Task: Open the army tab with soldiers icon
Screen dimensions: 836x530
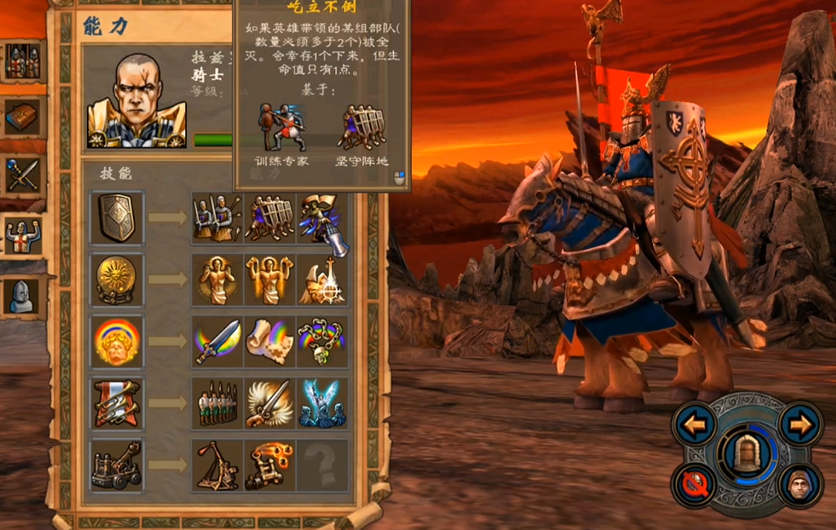Action: [22, 62]
